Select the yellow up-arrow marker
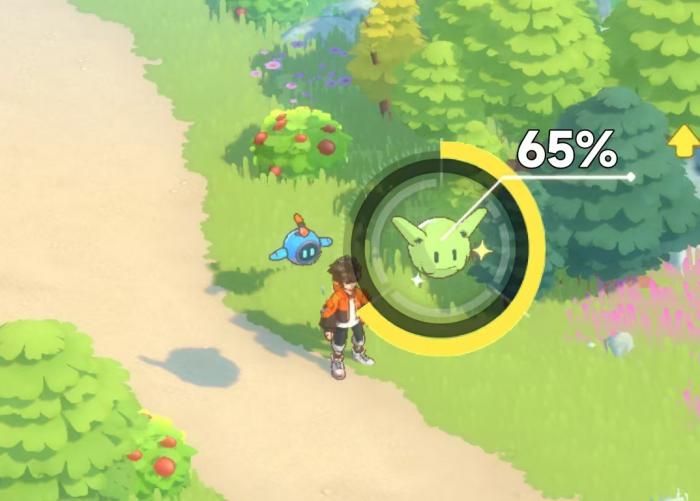The width and height of the screenshot is (700, 501). tap(684, 142)
